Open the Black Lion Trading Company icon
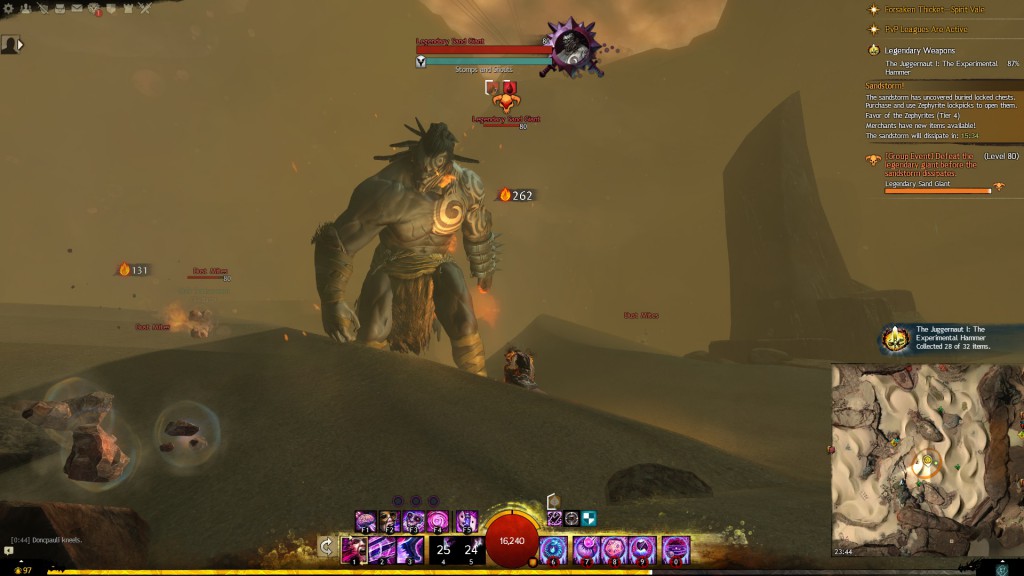Viewport: 1024px width, 576px height. (93, 9)
